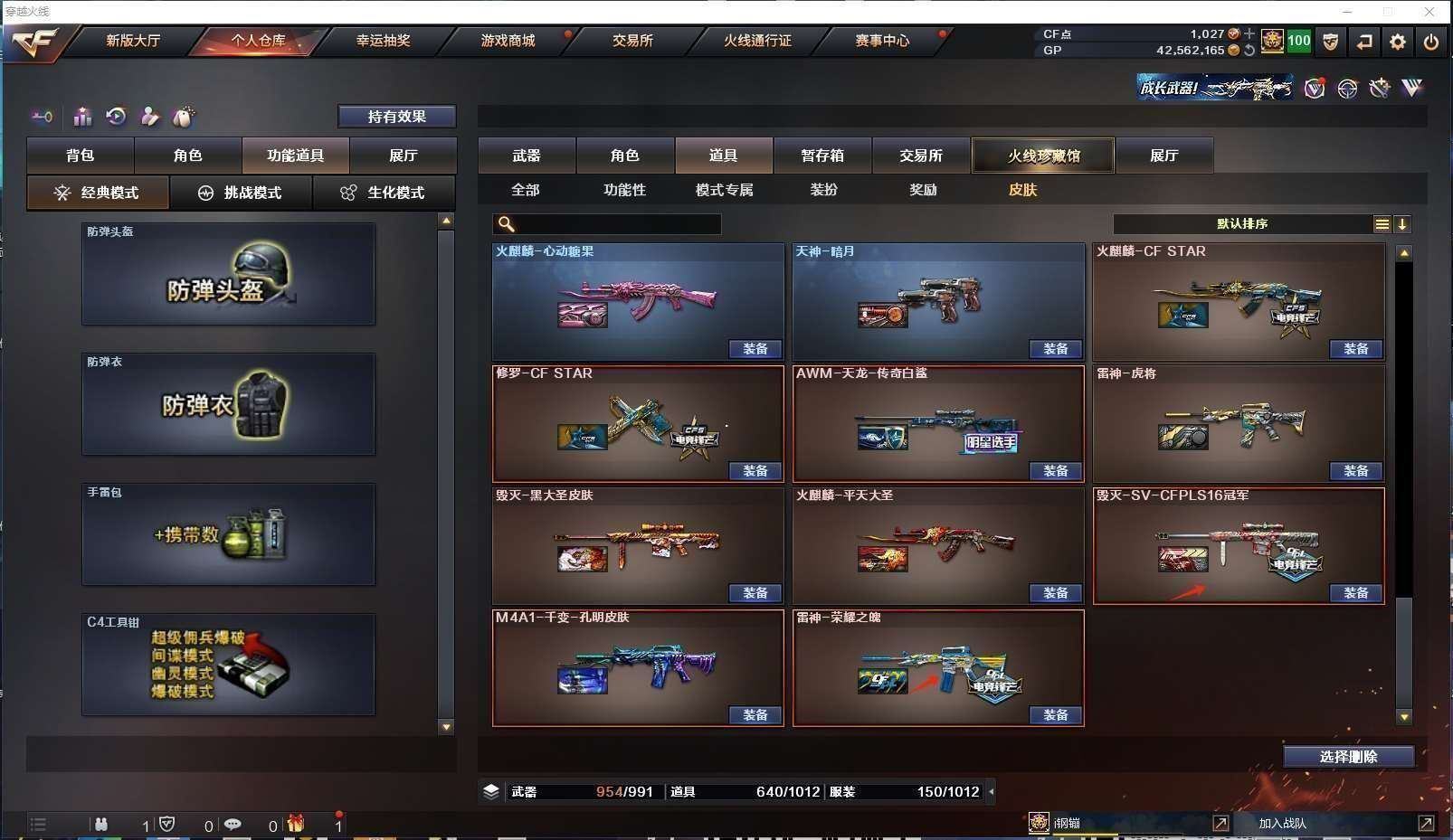
Task: Open 赛事中心 from the top menu
Action: [882, 41]
